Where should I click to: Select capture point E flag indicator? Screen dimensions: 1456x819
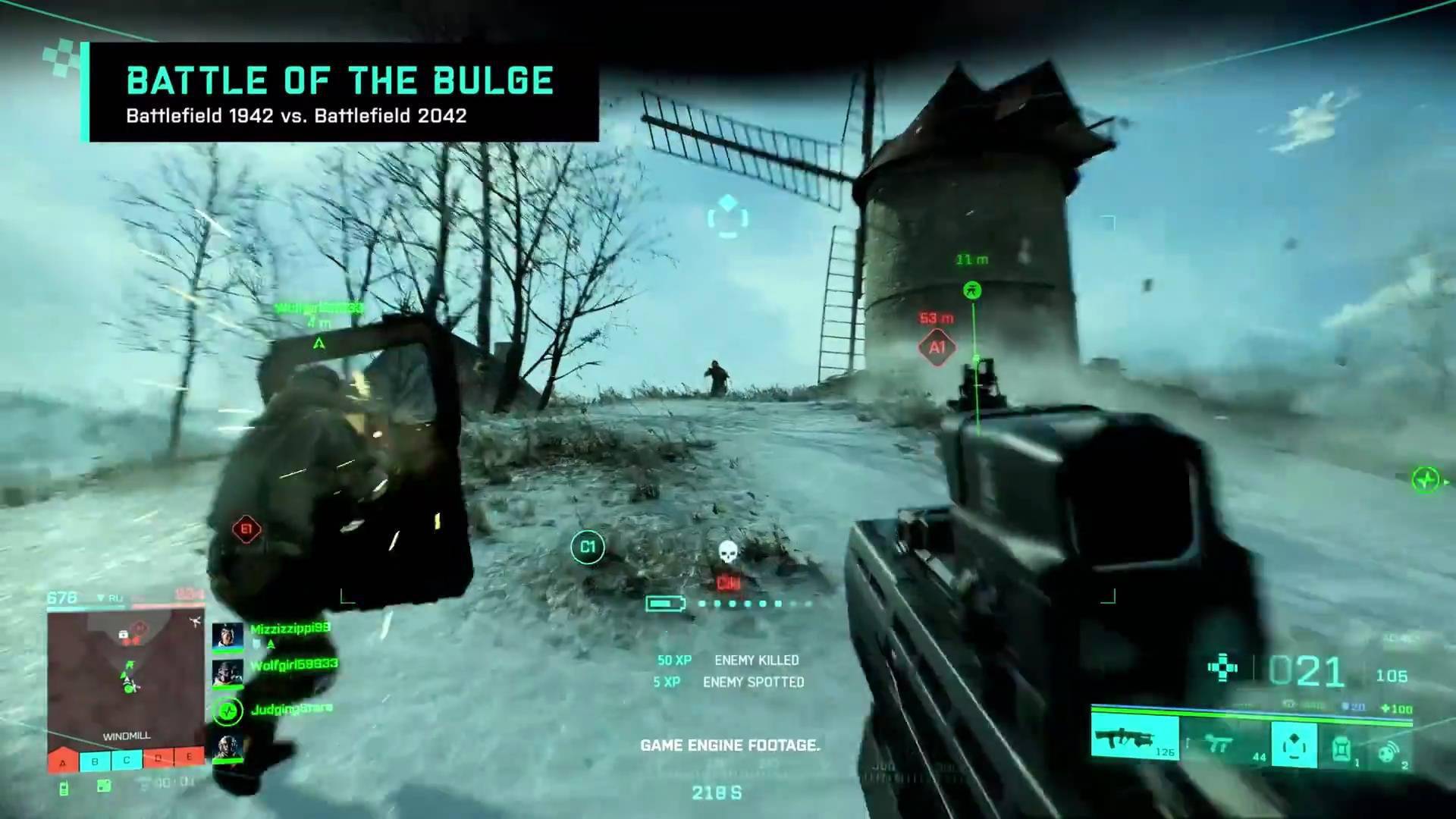tap(189, 756)
